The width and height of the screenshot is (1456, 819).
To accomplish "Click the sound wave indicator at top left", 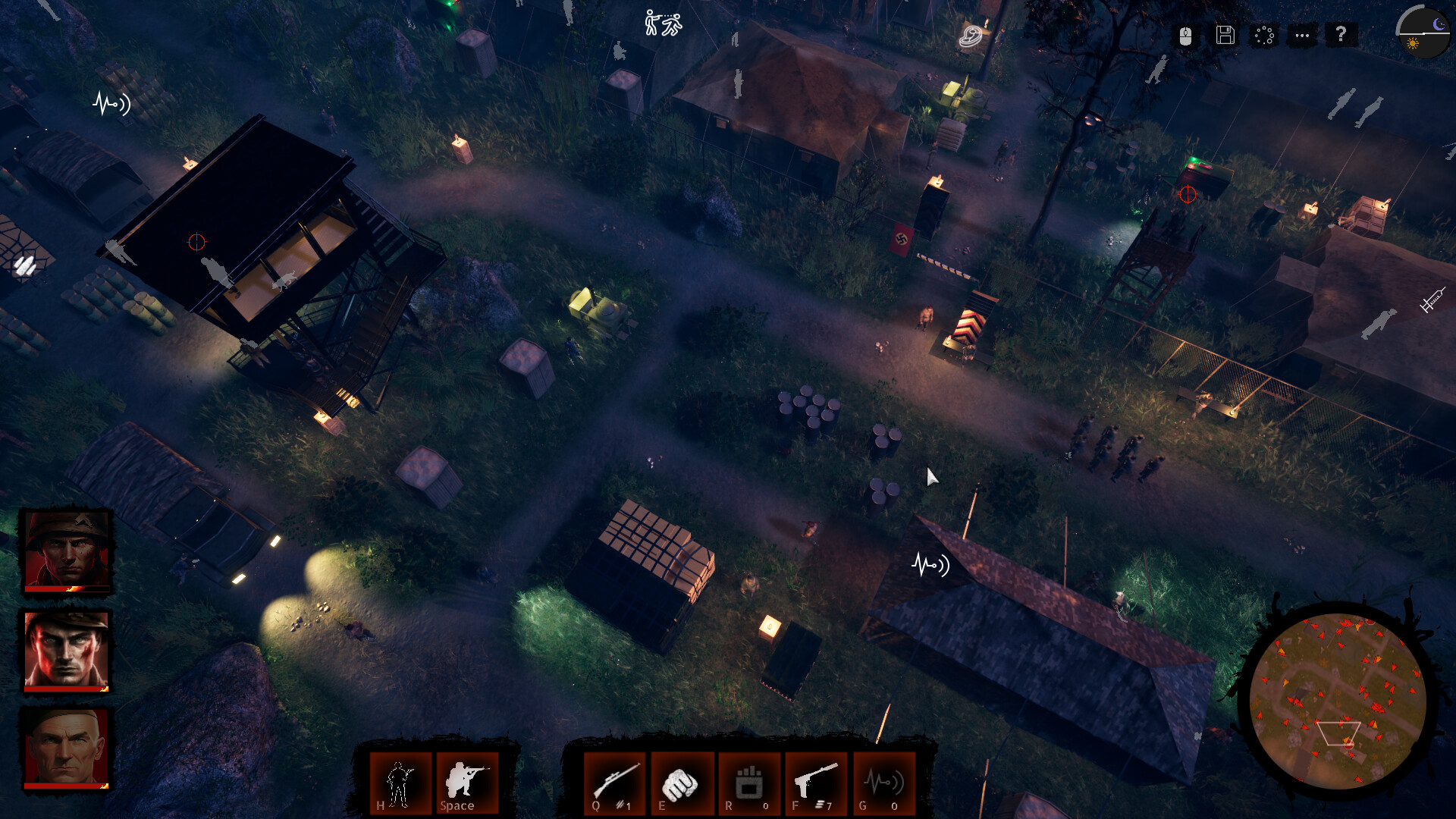I will click(109, 104).
